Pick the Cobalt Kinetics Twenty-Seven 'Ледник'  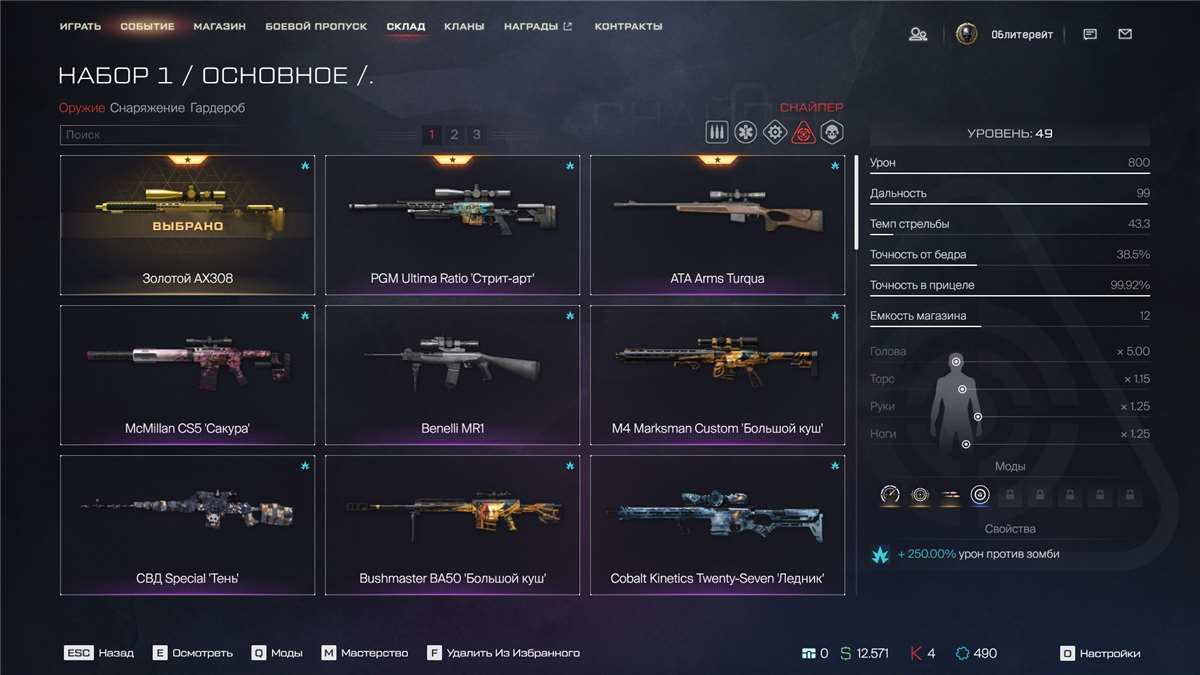(717, 525)
